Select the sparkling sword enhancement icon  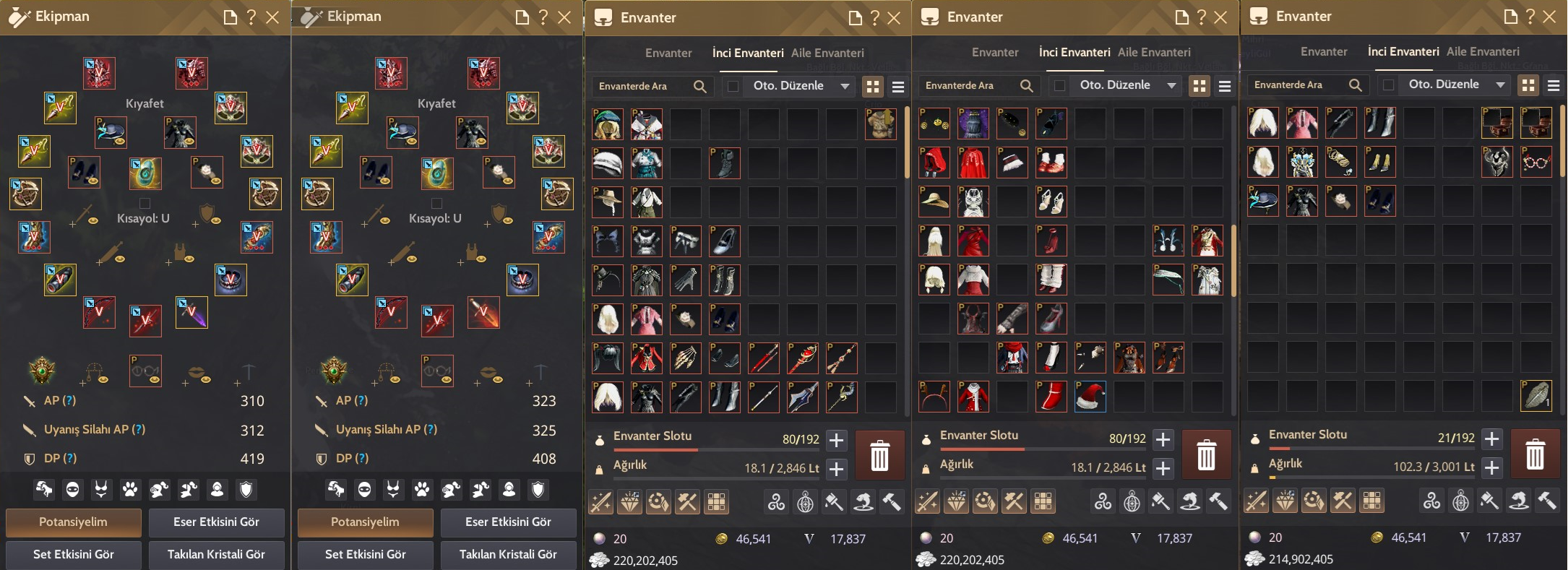[x=600, y=501]
